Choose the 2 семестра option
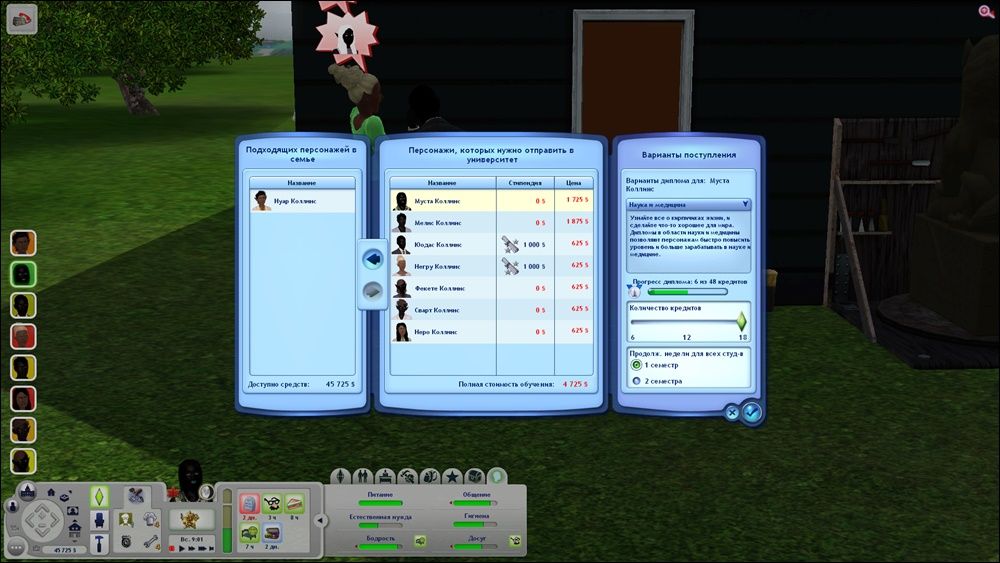 click(636, 381)
